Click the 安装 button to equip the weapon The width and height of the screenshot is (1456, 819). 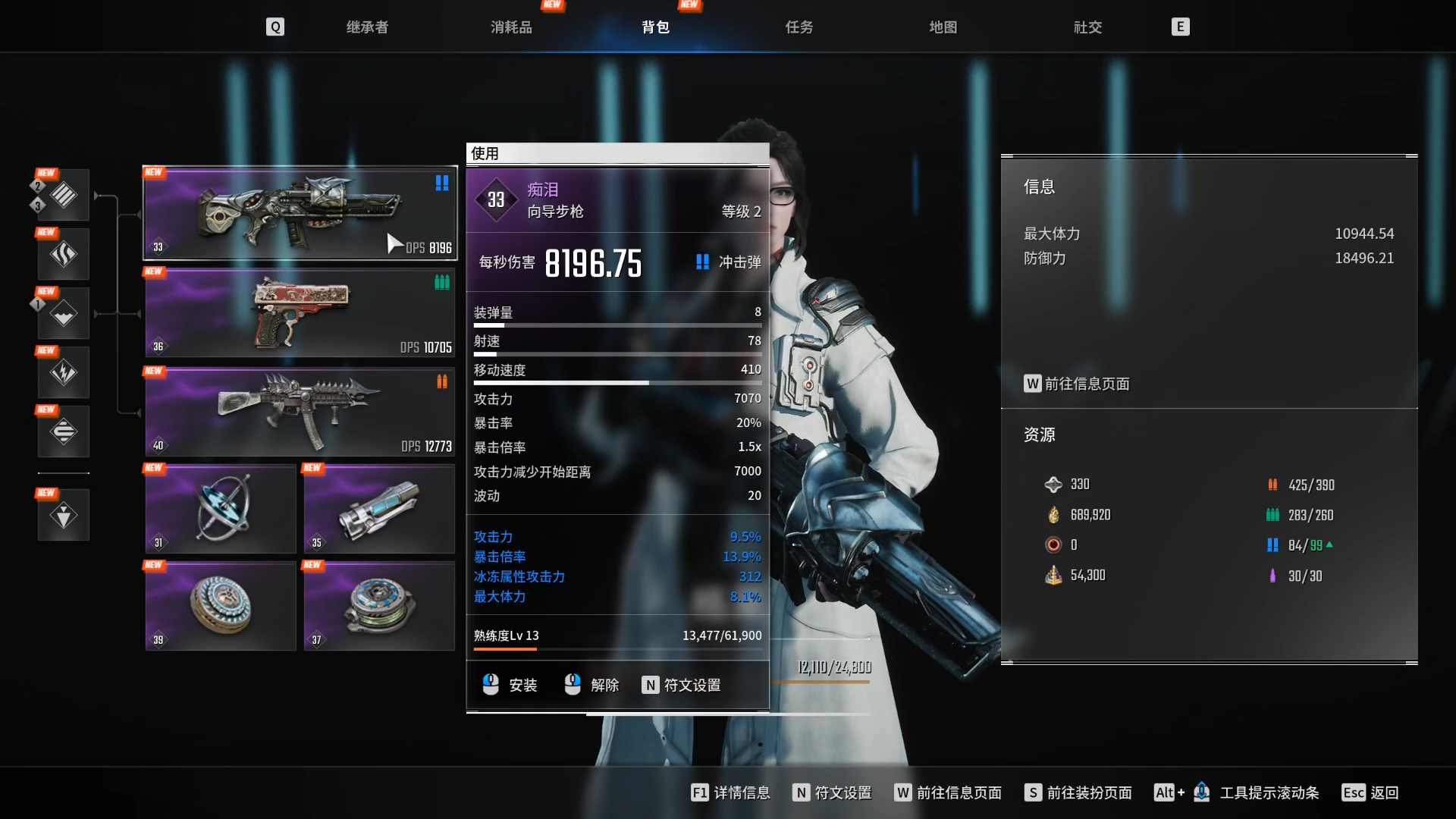513,685
